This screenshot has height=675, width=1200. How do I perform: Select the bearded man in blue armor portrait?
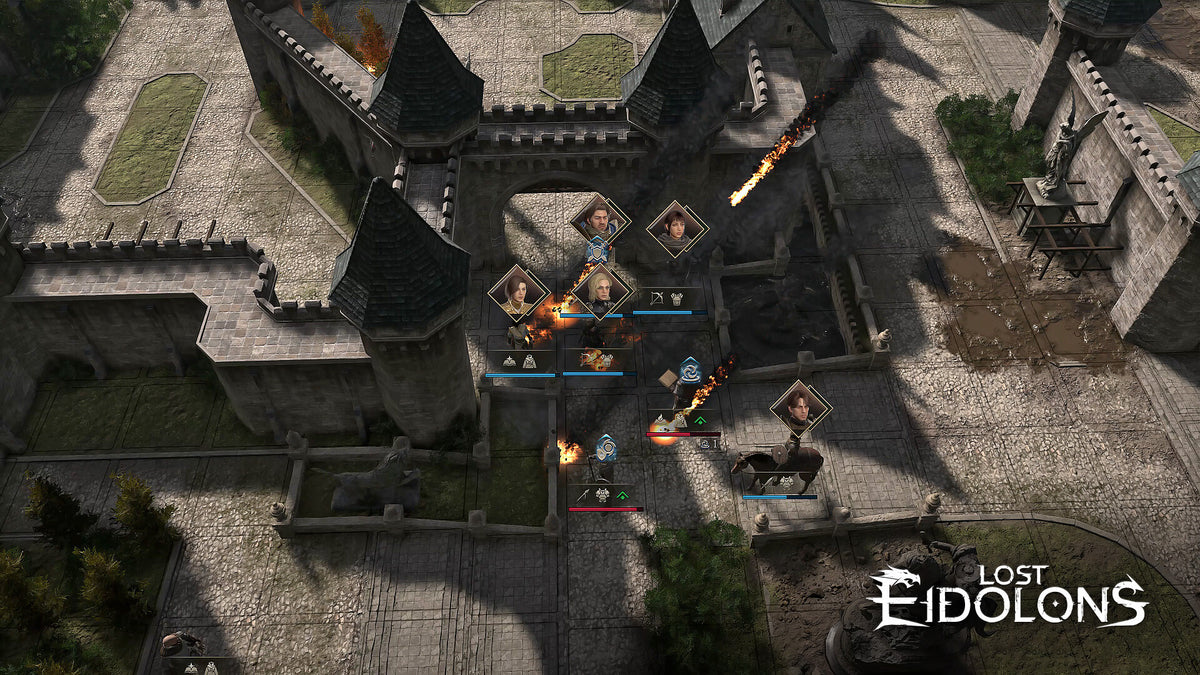pos(599,219)
